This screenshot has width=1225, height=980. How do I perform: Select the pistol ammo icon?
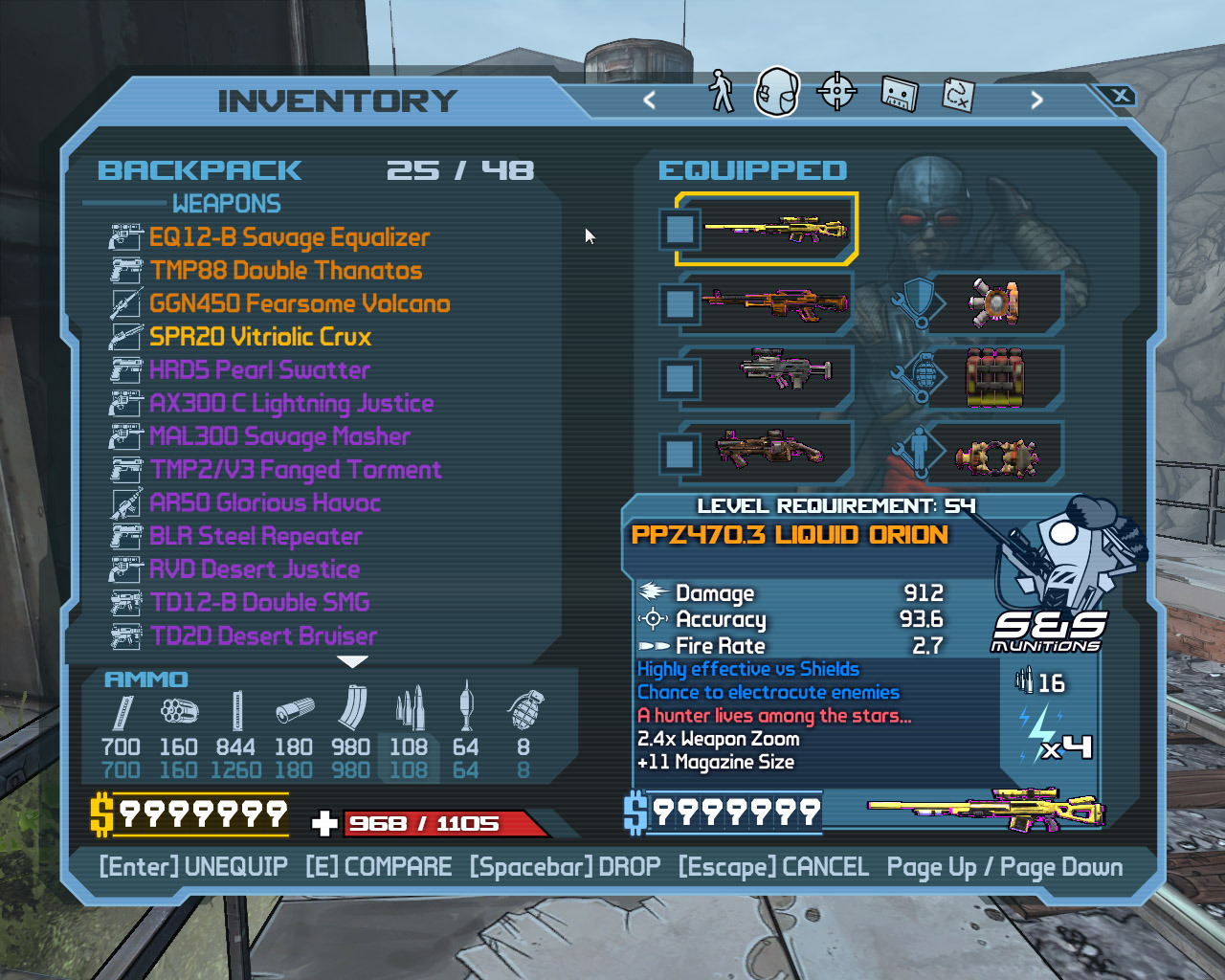point(122,713)
